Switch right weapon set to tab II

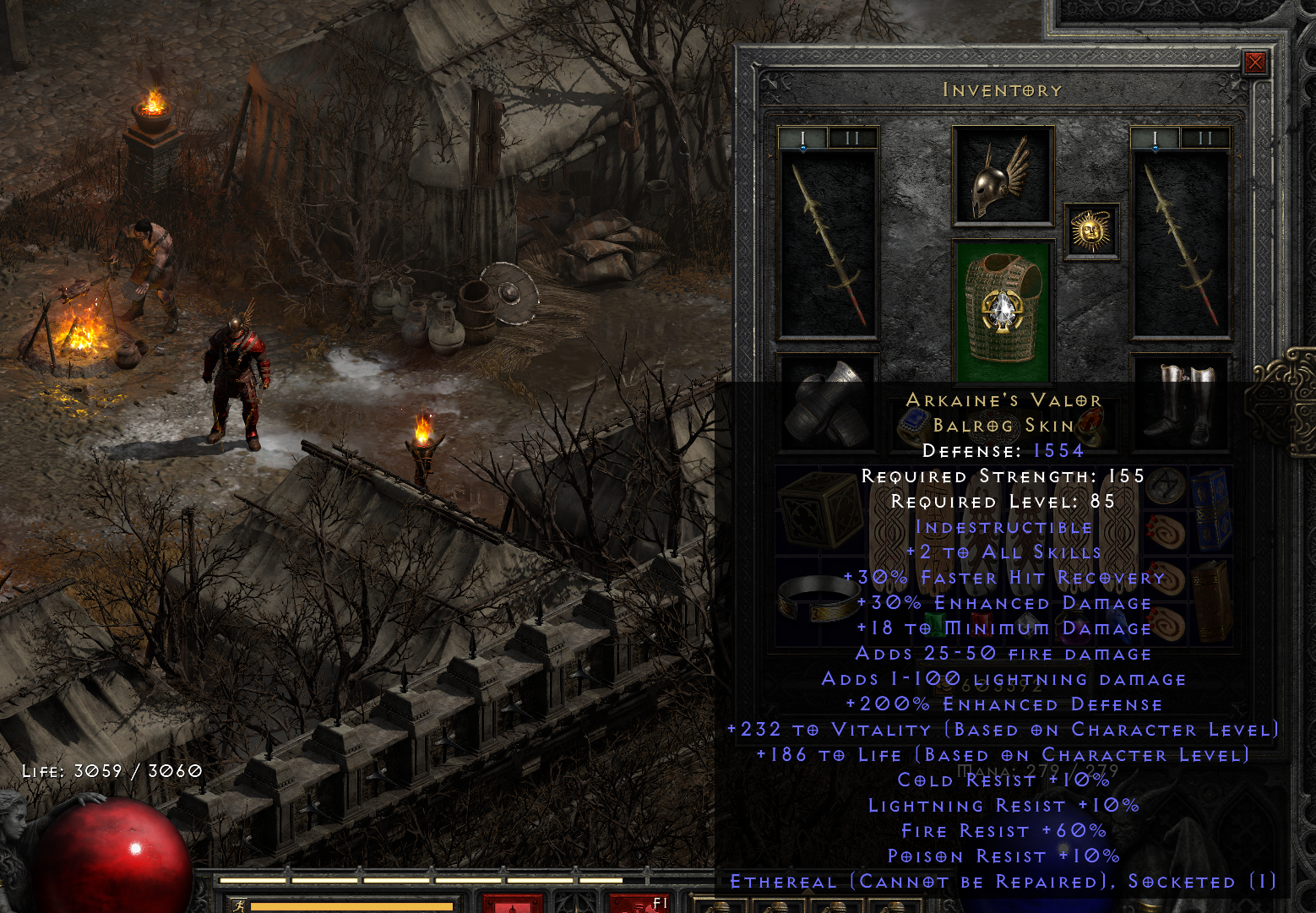pos(1206,138)
